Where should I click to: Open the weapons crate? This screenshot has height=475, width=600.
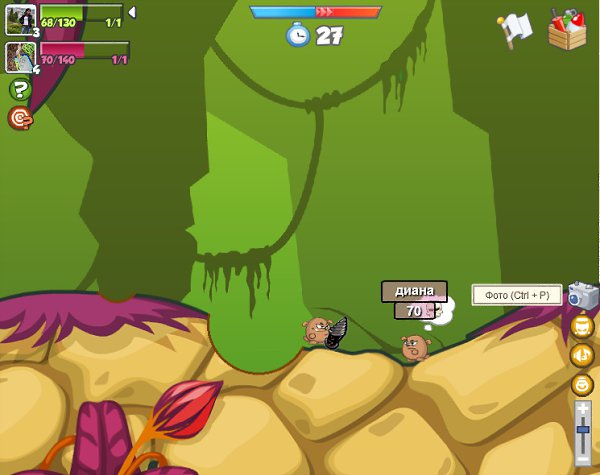point(566,29)
